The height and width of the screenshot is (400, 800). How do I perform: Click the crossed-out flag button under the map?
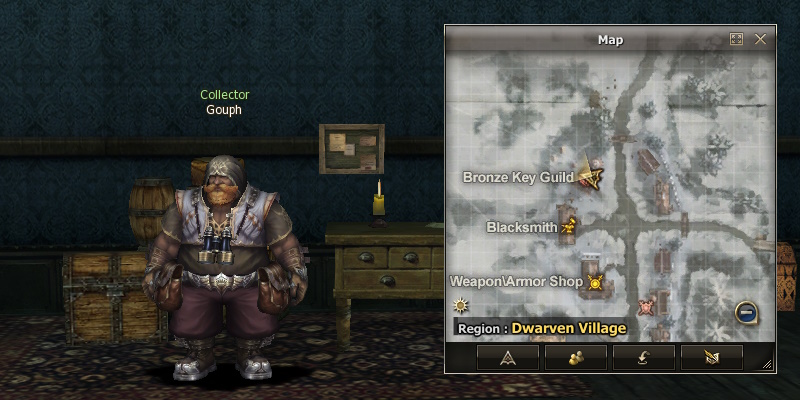click(x=711, y=356)
